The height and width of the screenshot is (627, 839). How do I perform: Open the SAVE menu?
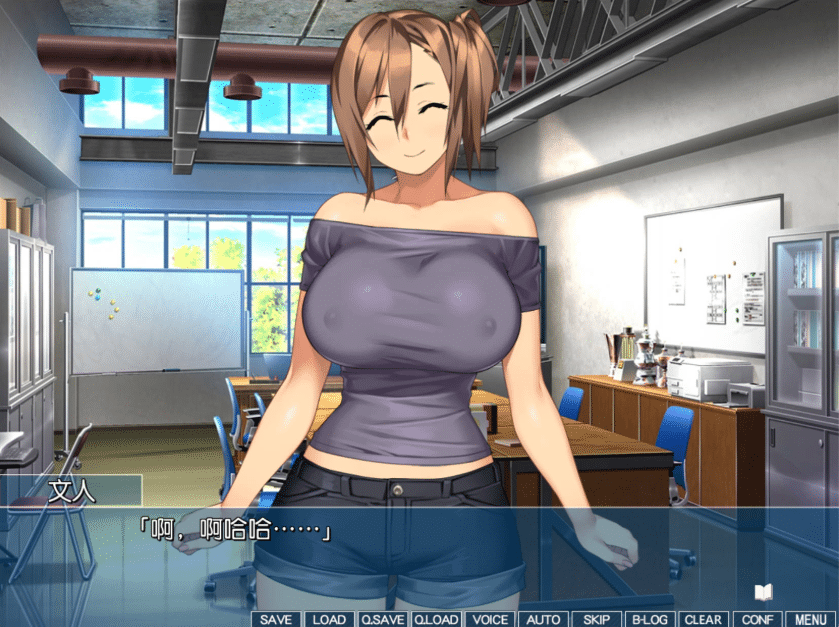pos(275,619)
